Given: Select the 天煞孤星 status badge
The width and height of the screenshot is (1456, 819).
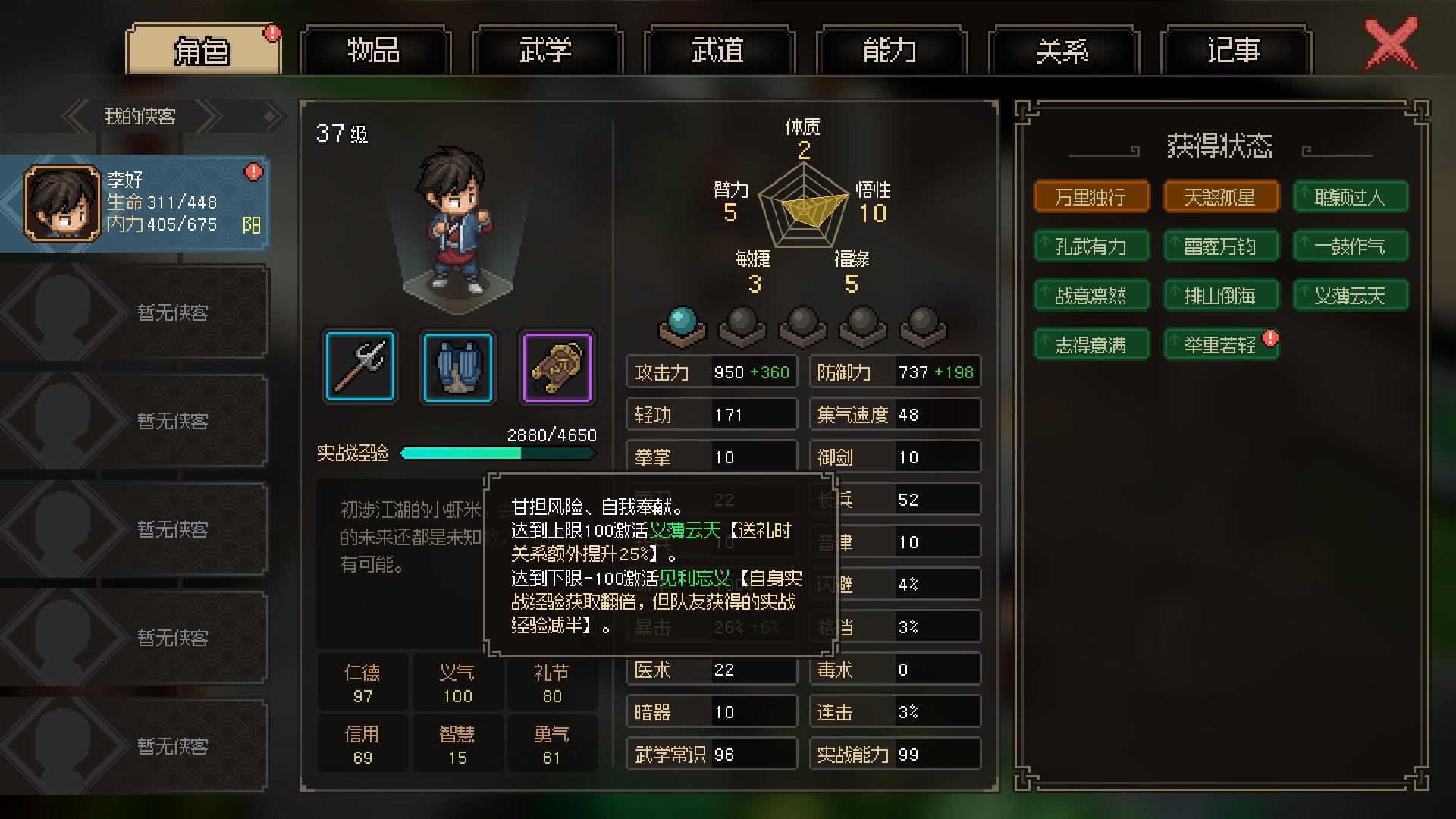Looking at the screenshot, I should [x=1220, y=197].
